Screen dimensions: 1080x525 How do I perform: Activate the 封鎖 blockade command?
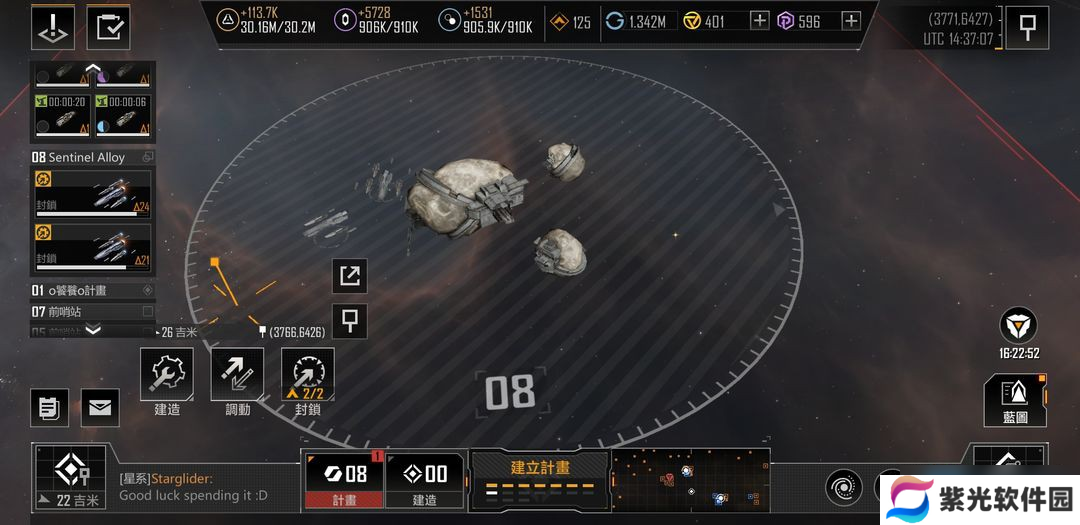[308, 375]
